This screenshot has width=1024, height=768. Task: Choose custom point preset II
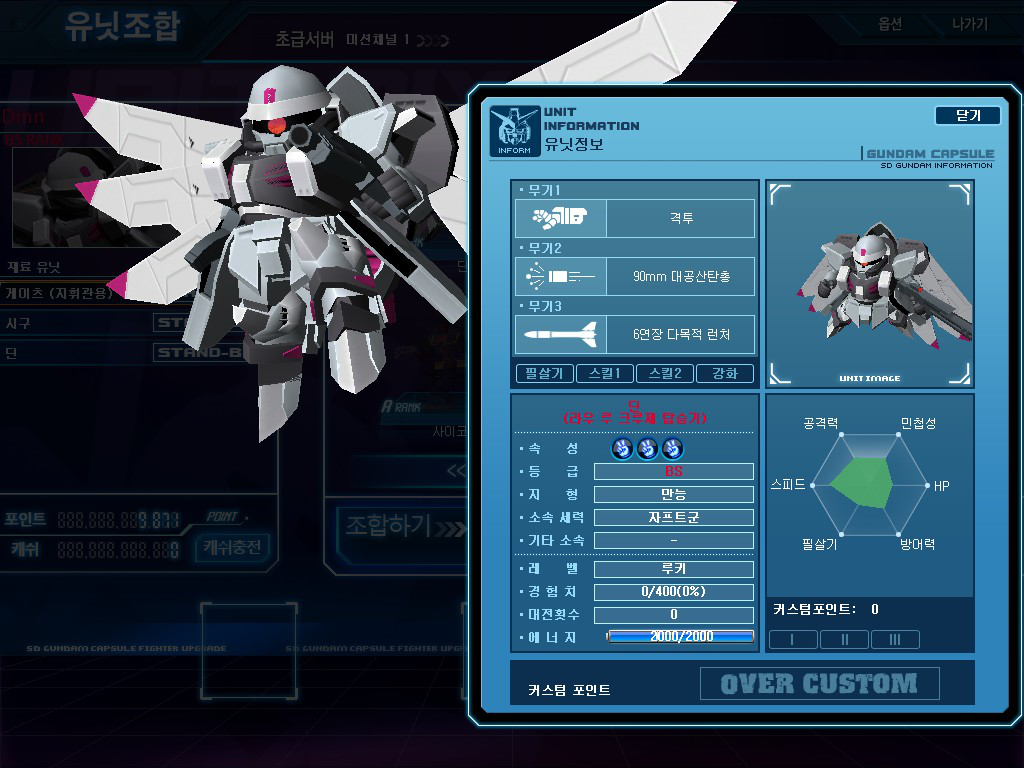pos(844,640)
